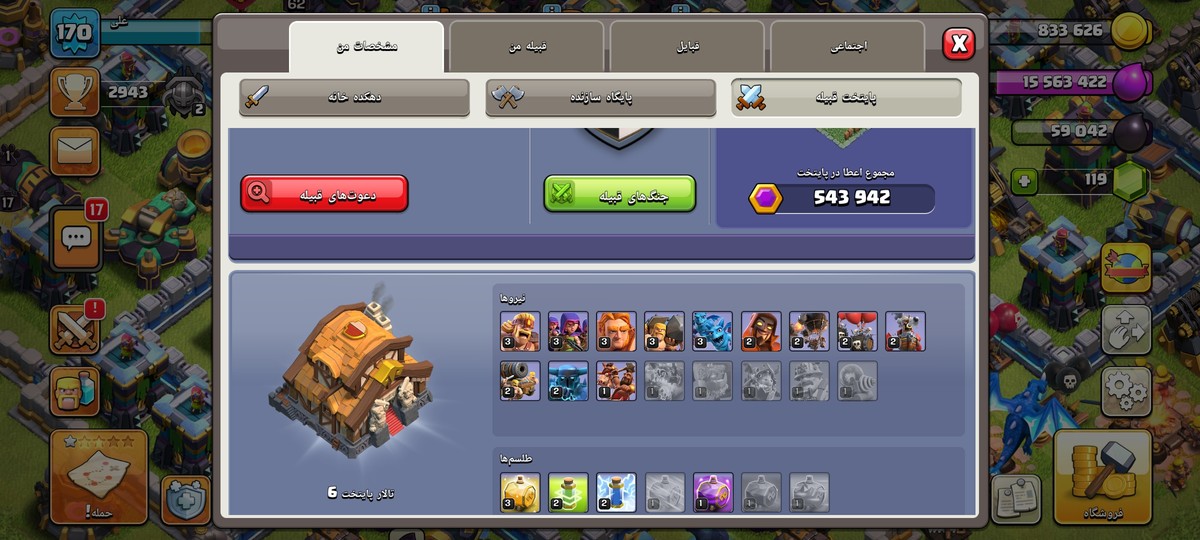Add gems with the green plus button
Screen dimensions: 1200x540
[x=1024, y=181]
